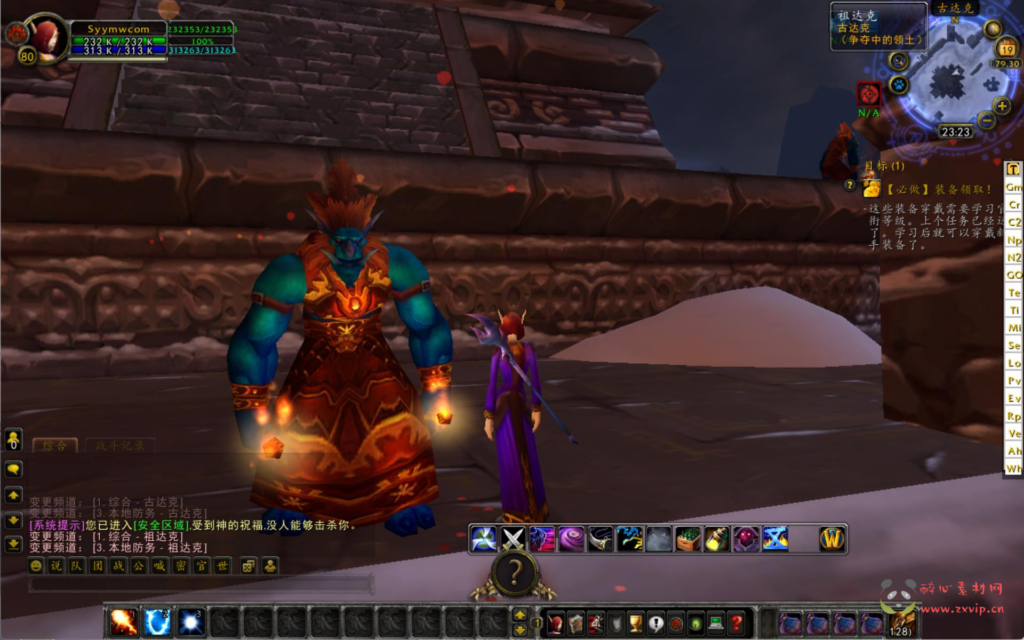Click the smiley emote chat button

click(37, 566)
